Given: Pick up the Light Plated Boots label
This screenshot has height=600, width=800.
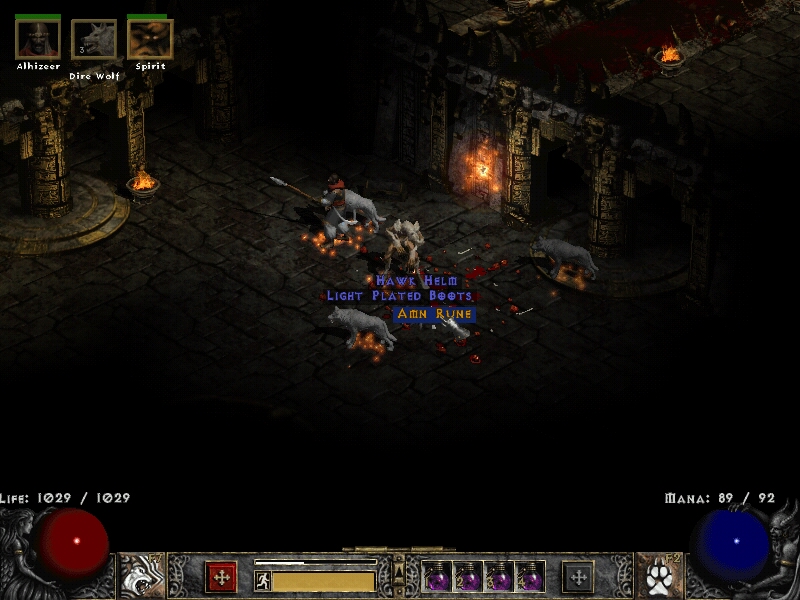Looking at the screenshot, I should 399,297.
